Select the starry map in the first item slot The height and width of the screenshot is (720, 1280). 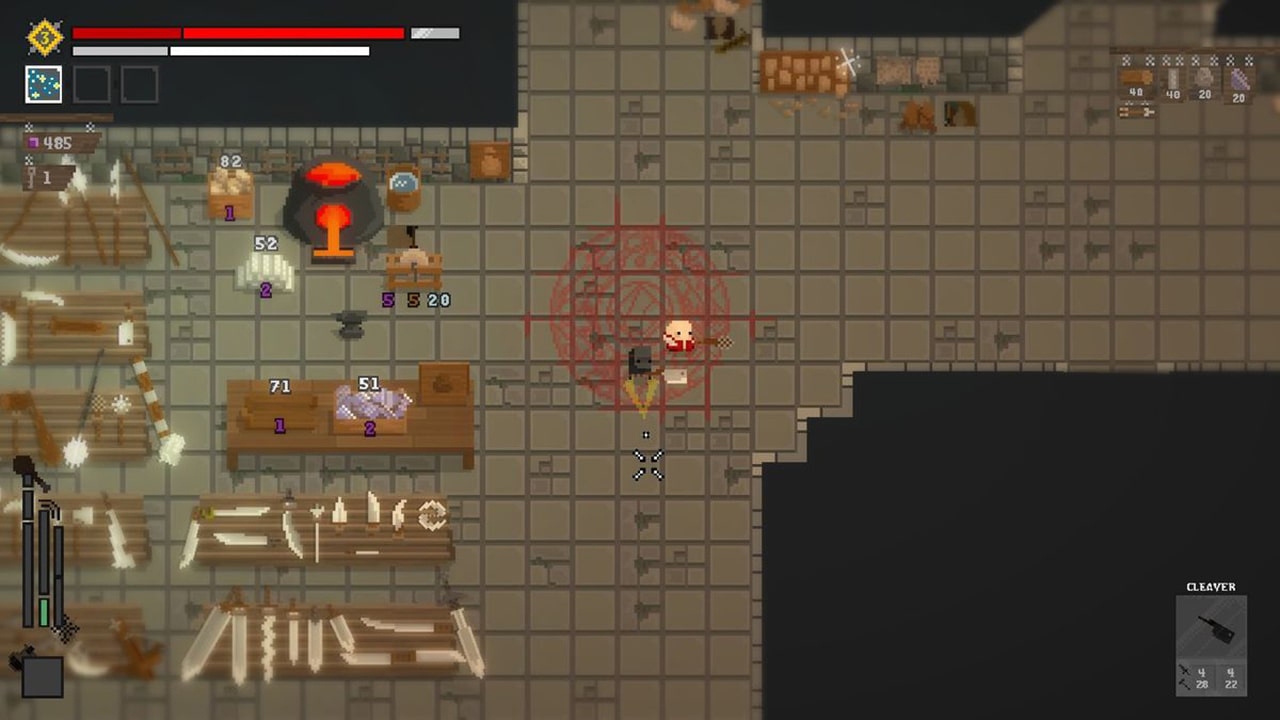point(42,84)
